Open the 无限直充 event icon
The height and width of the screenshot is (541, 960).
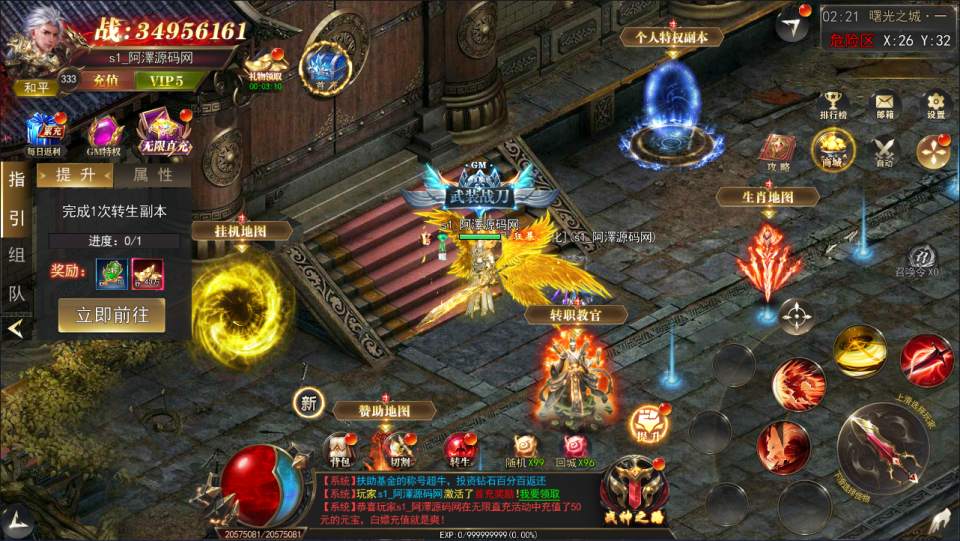coord(163,131)
